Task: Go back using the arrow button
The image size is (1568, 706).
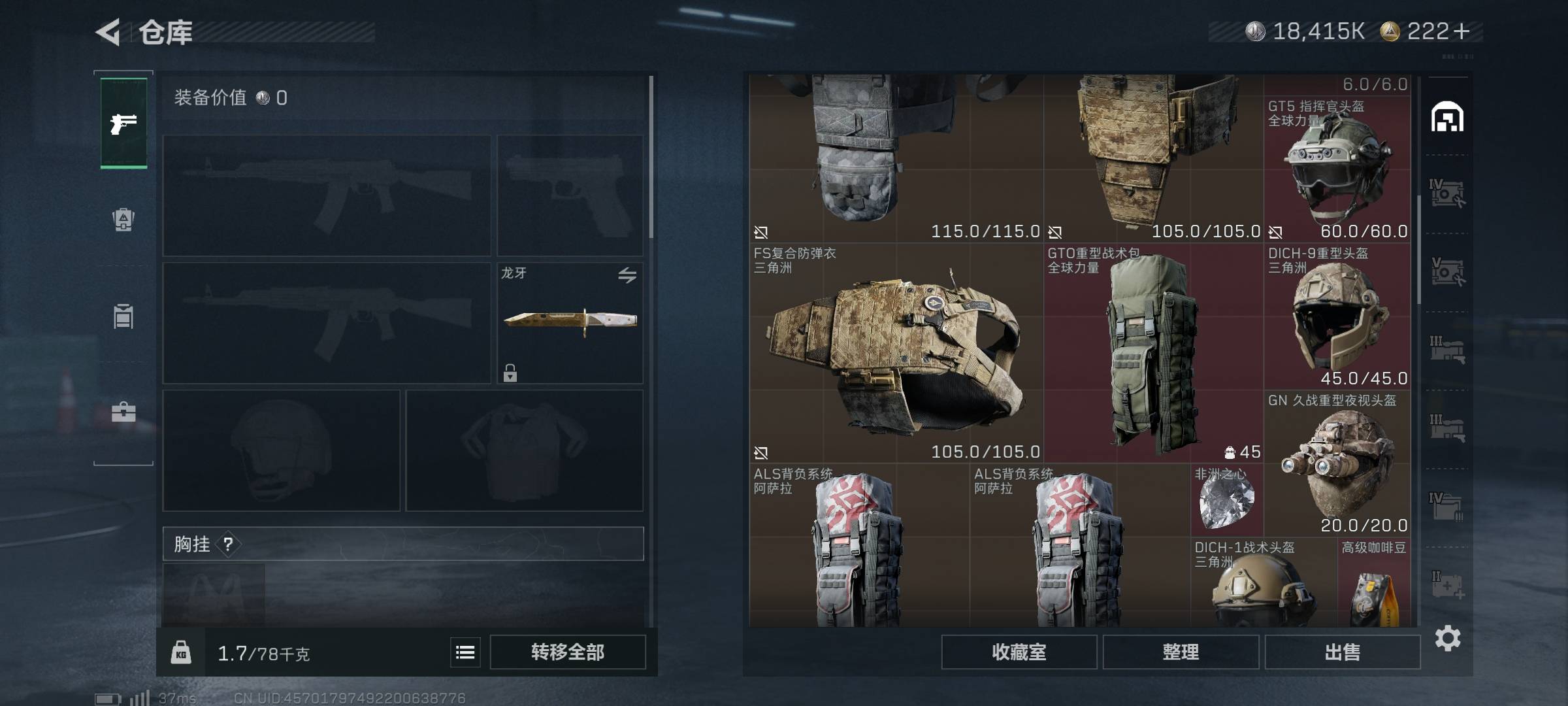Action: pyautogui.click(x=108, y=31)
